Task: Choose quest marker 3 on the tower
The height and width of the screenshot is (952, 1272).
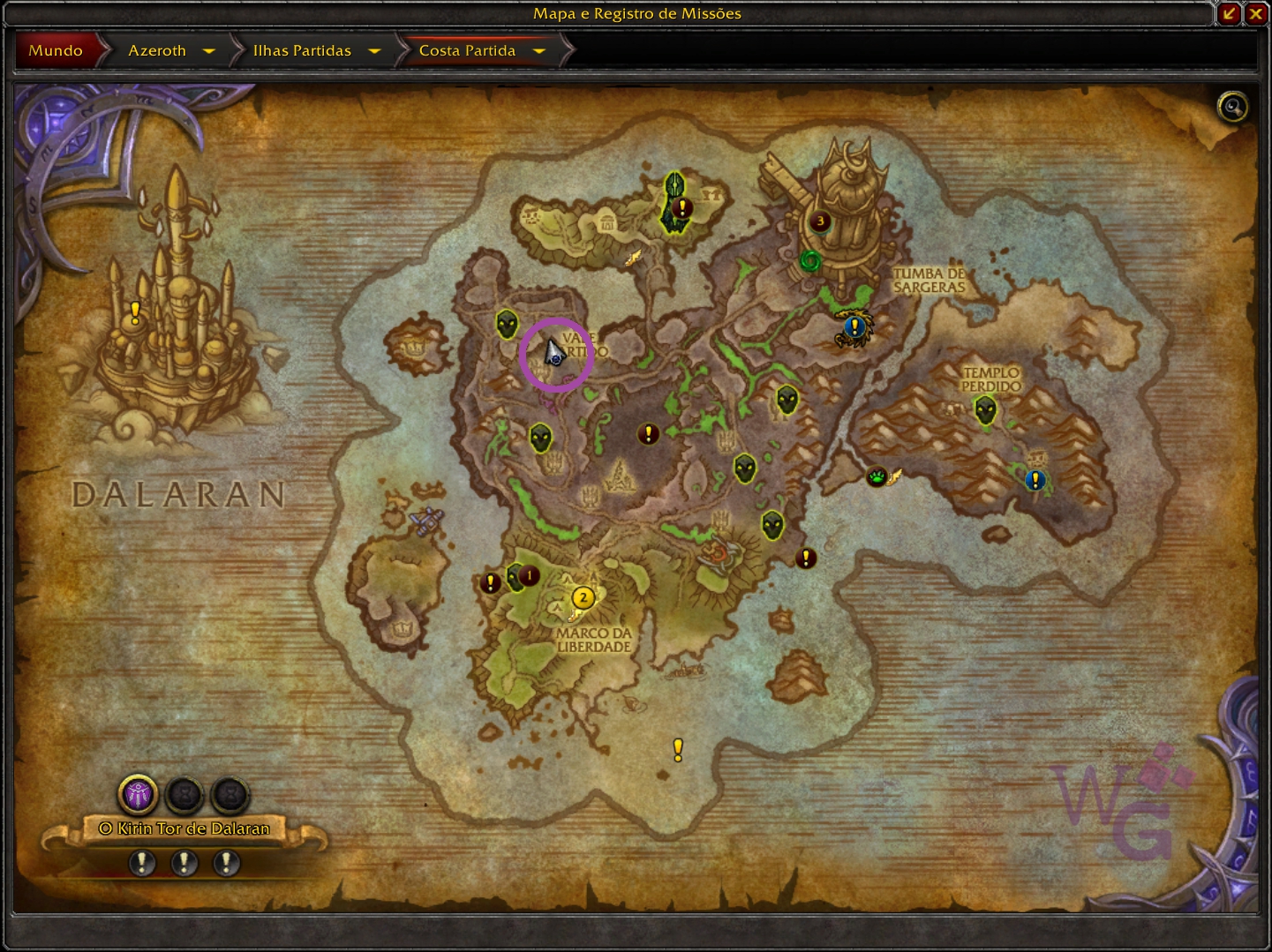Action: (x=820, y=221)
